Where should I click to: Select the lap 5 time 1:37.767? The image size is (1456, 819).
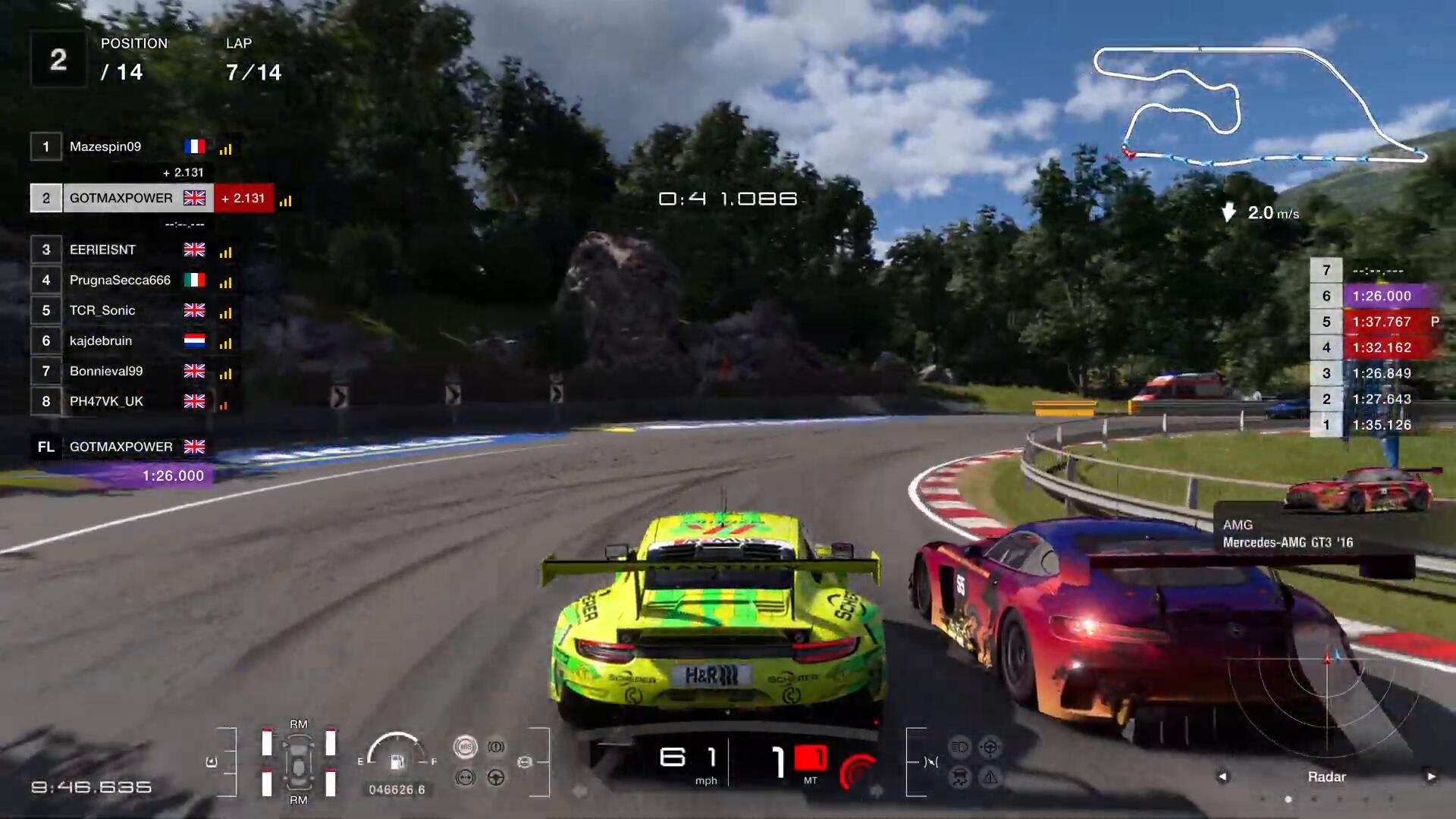pyautogui.click(x=1382, y=322)
